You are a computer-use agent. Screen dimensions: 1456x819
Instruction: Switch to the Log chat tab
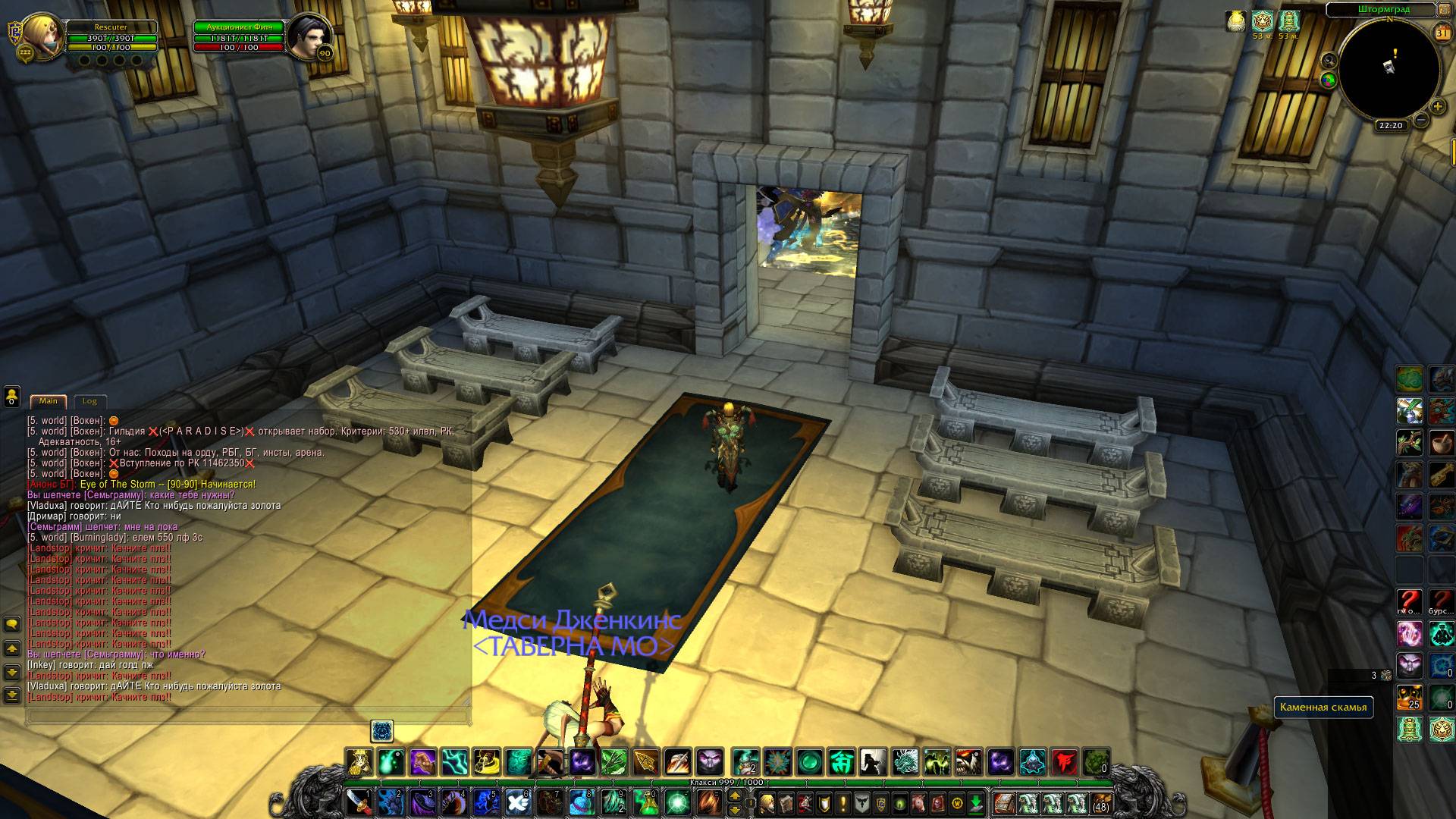coord(89,401)
